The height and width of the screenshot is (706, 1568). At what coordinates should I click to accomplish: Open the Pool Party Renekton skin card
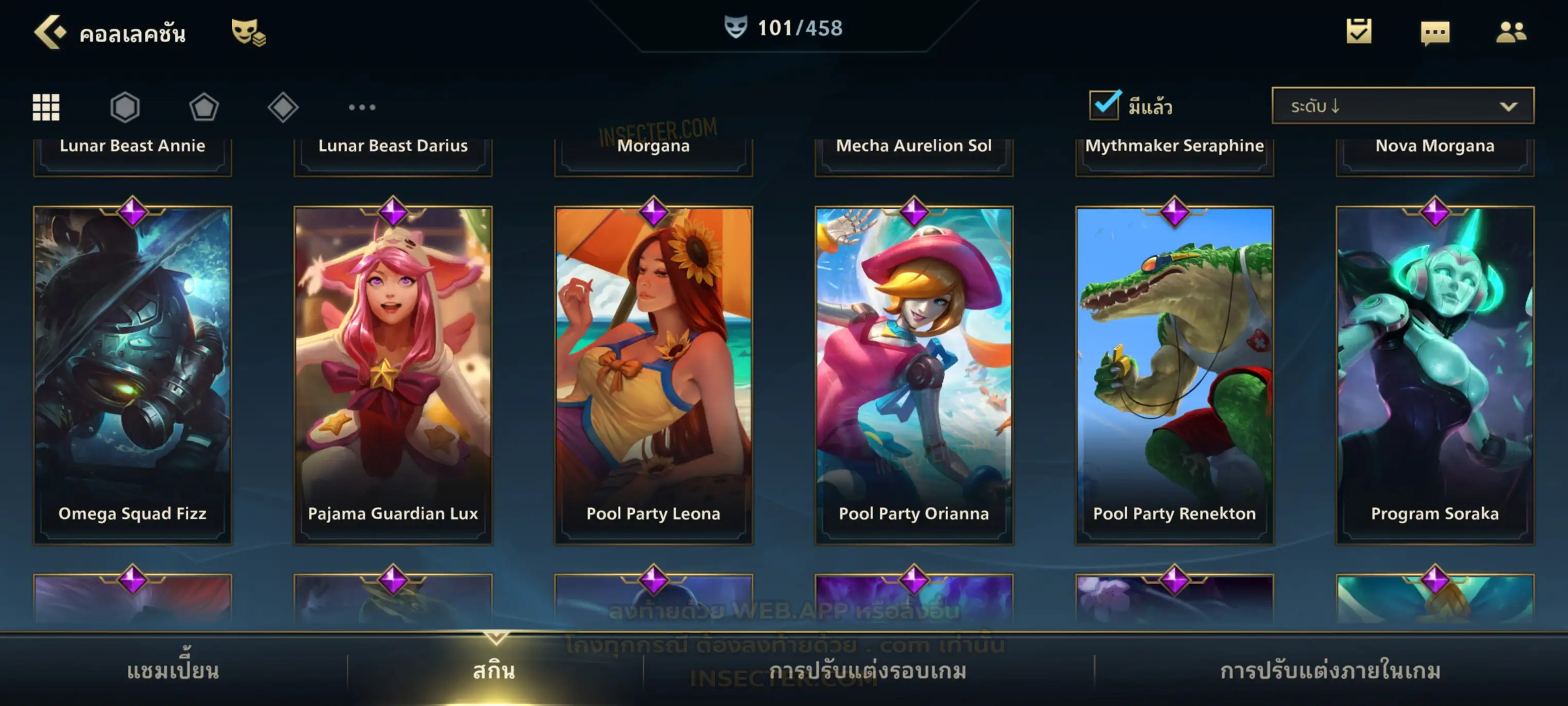[x=1175, y=375]
